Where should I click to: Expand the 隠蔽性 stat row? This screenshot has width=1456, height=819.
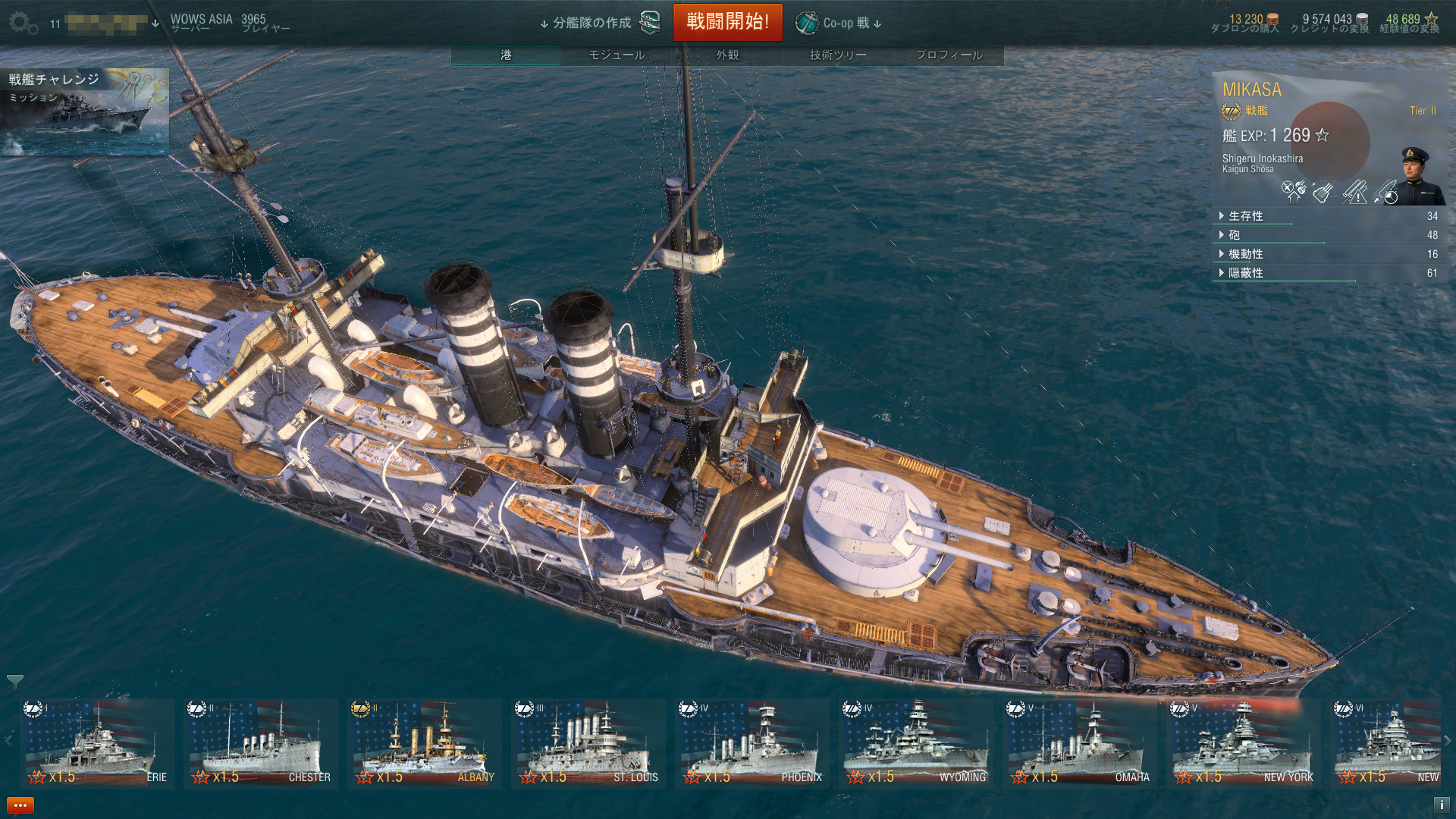point(1245,273)
